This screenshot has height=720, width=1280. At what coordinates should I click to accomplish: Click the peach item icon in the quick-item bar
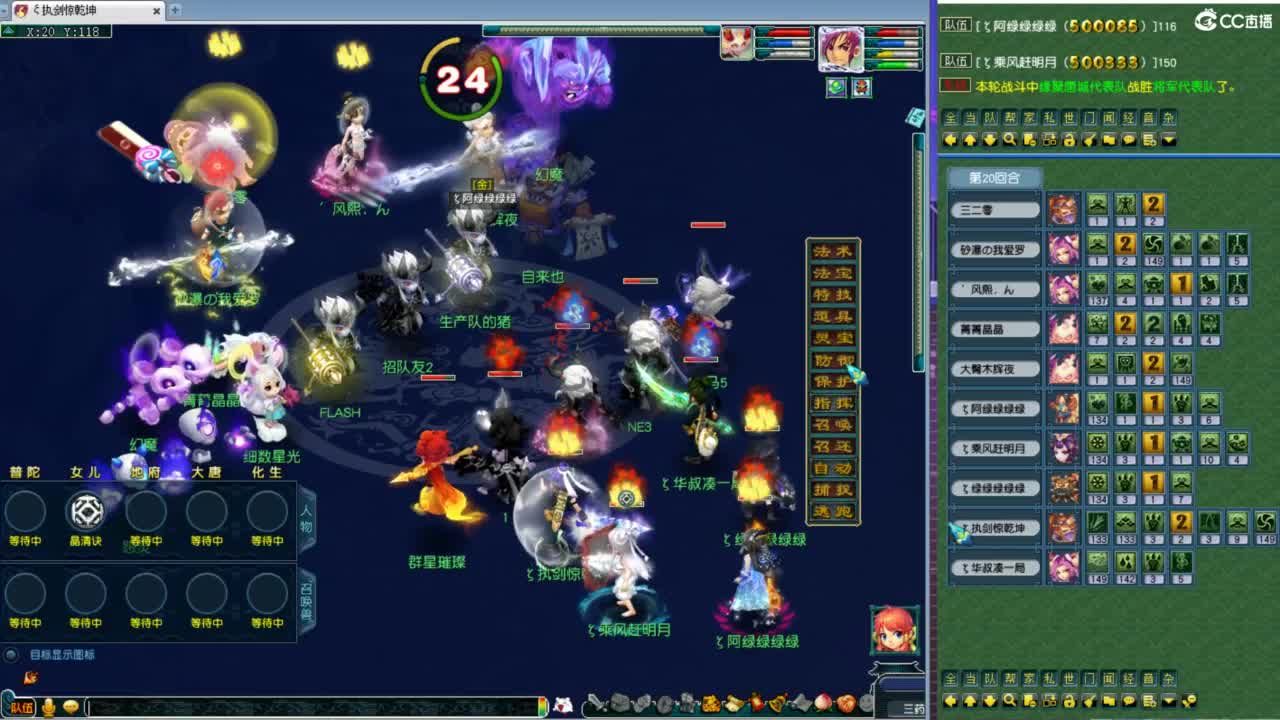pos(822,702)
